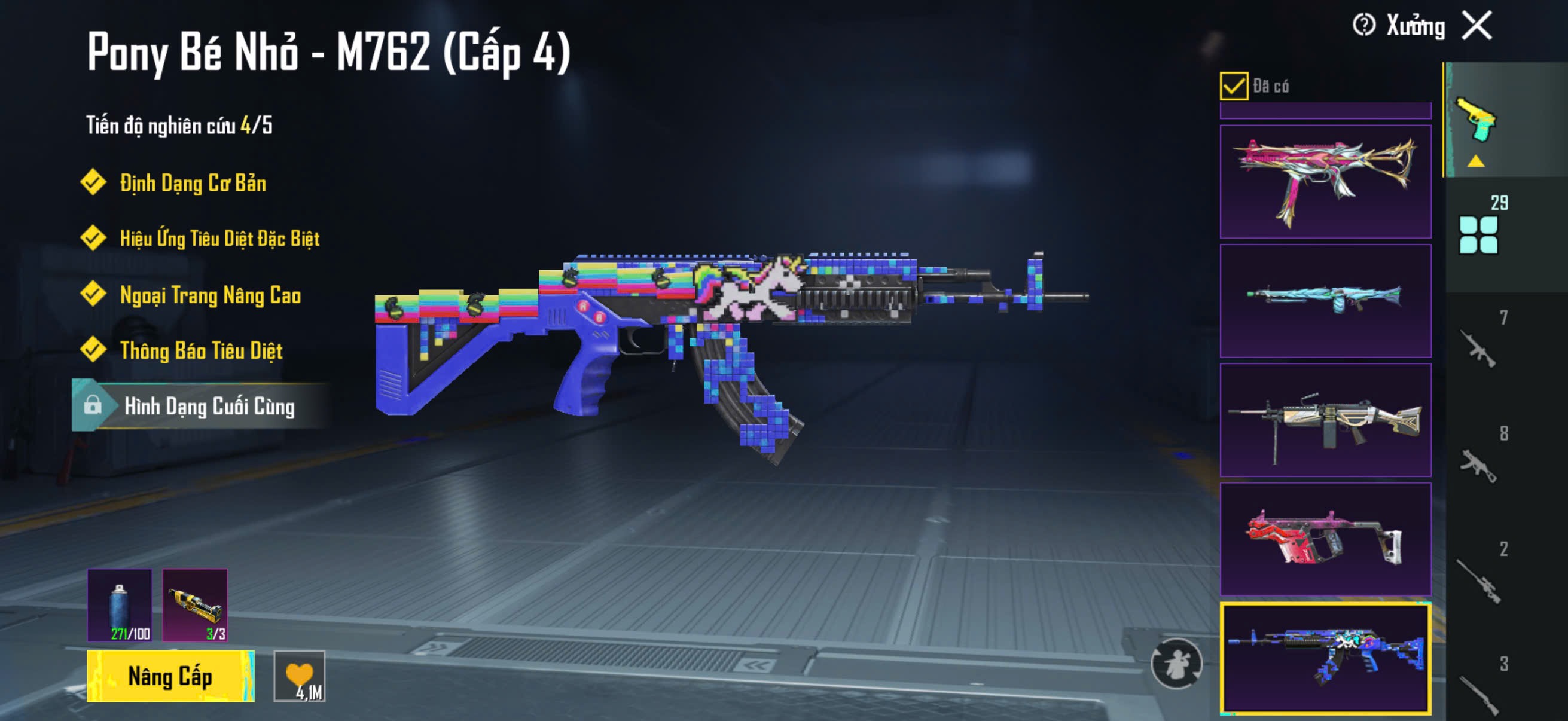This screenshot has width=1568, height=721.
Task: Open the round character preview button
Action: click(x=1176, y=663)
